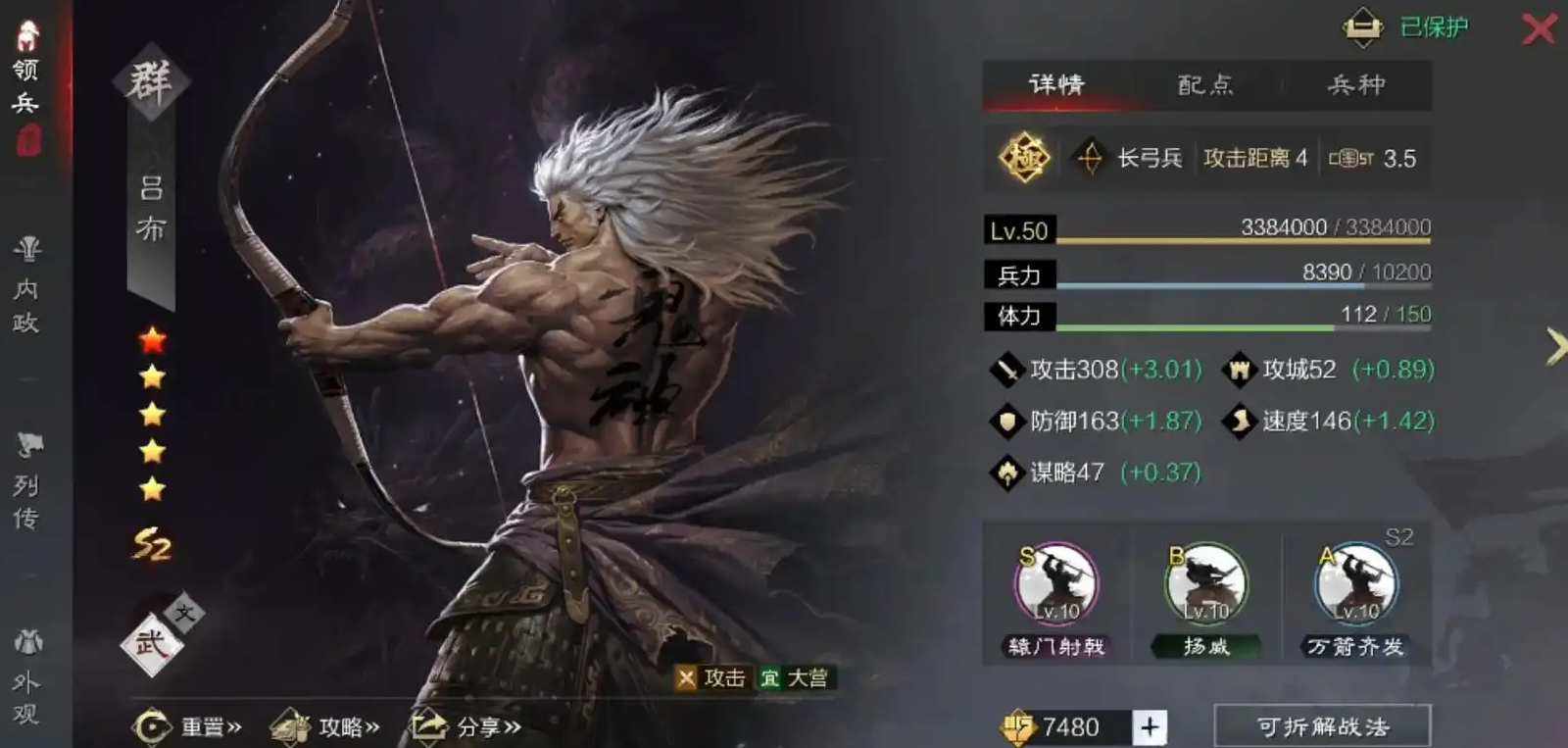1568x748 pixels.
Task: Select the 扬威 skill icon
Action: (1206, 586)
